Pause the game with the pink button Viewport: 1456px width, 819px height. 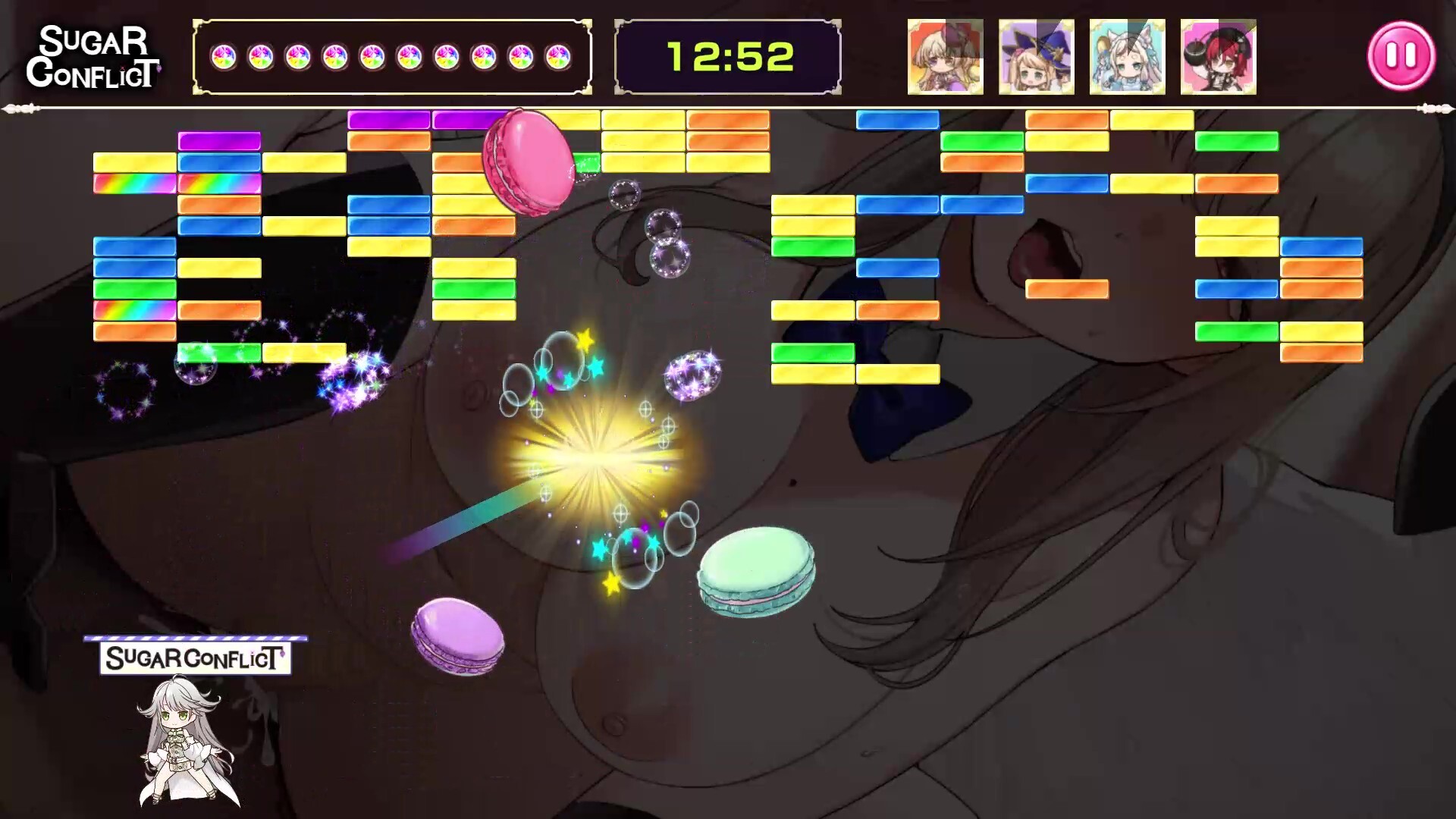pos(1401,56)
